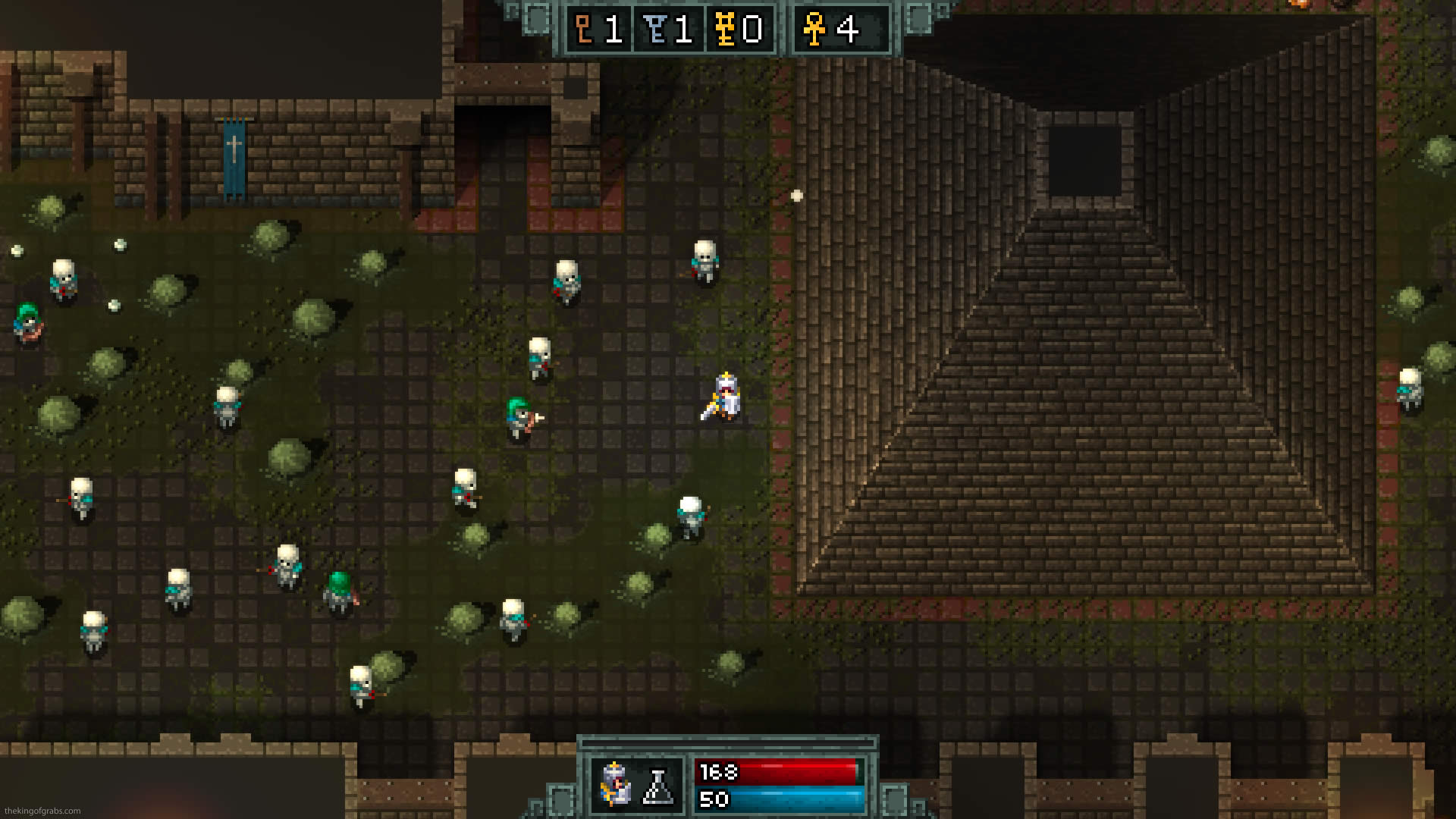Image resolution: width=1456 pixels, height=819 pixels.
Task: Select the paladin character portrait
Action: [615, 784]
